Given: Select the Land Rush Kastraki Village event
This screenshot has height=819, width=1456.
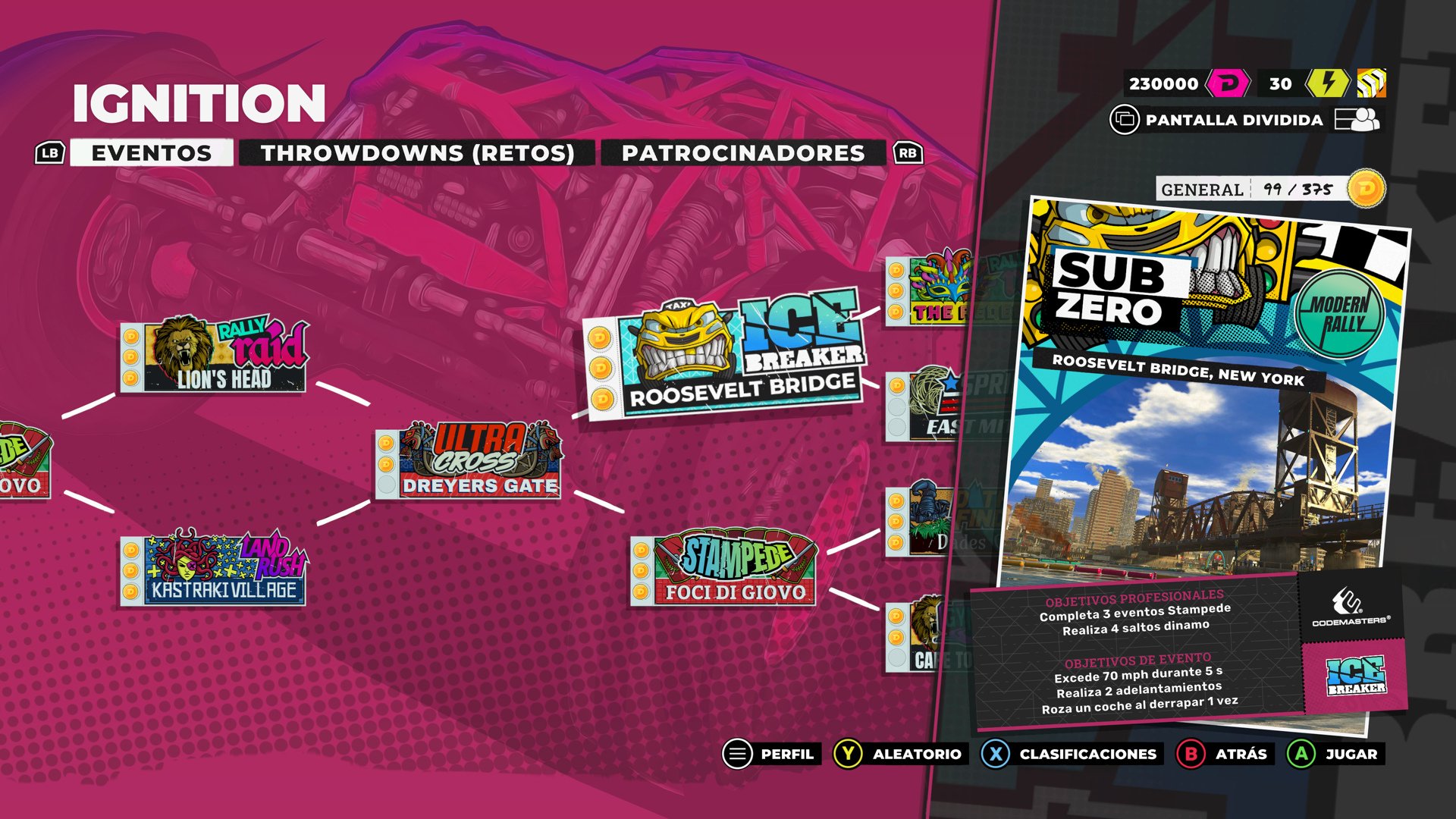Looking at the screenshot, I should point(214,569).
